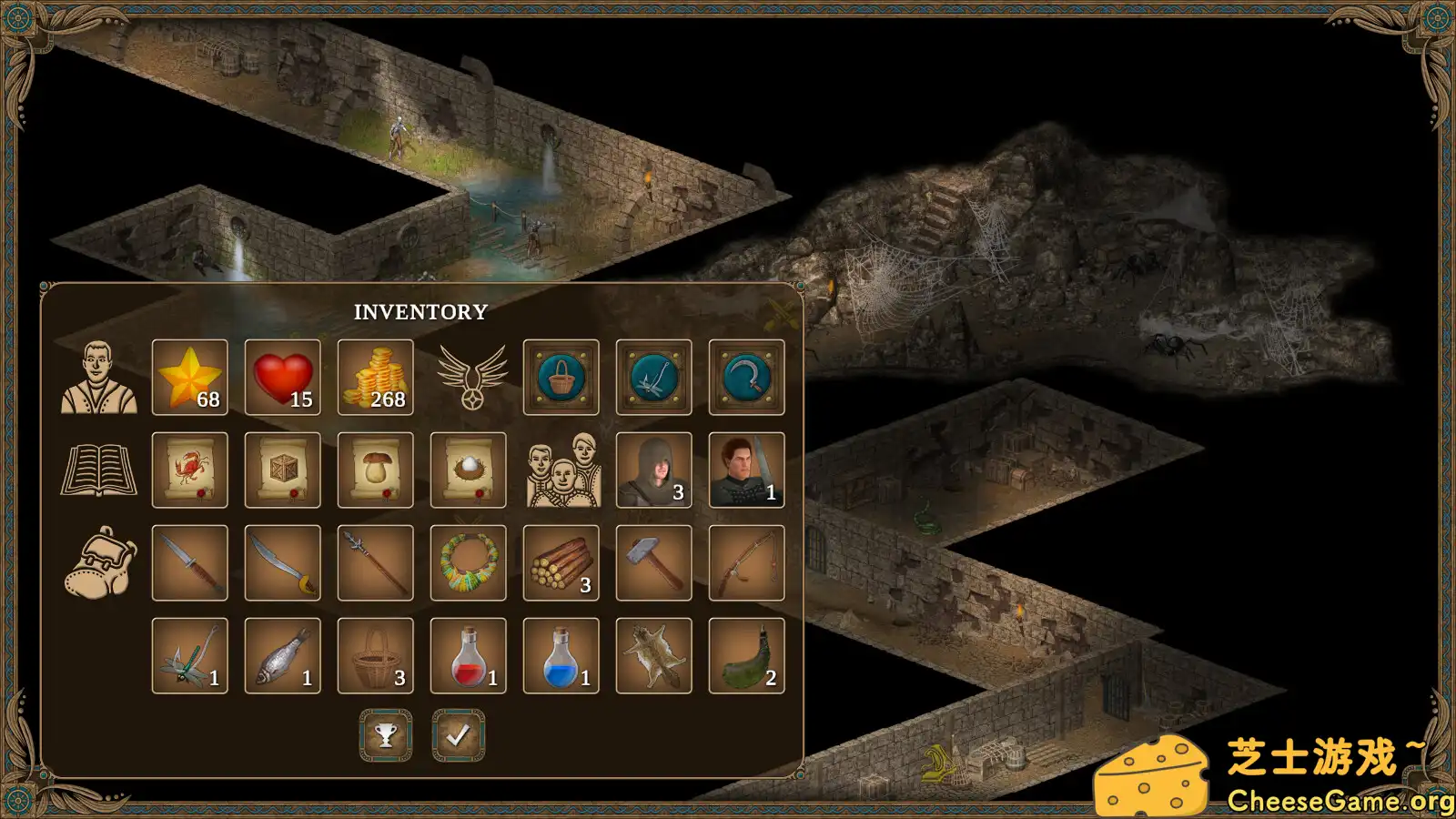Choose the stack of wood logs
The image size is (1456, 819).
561,562
